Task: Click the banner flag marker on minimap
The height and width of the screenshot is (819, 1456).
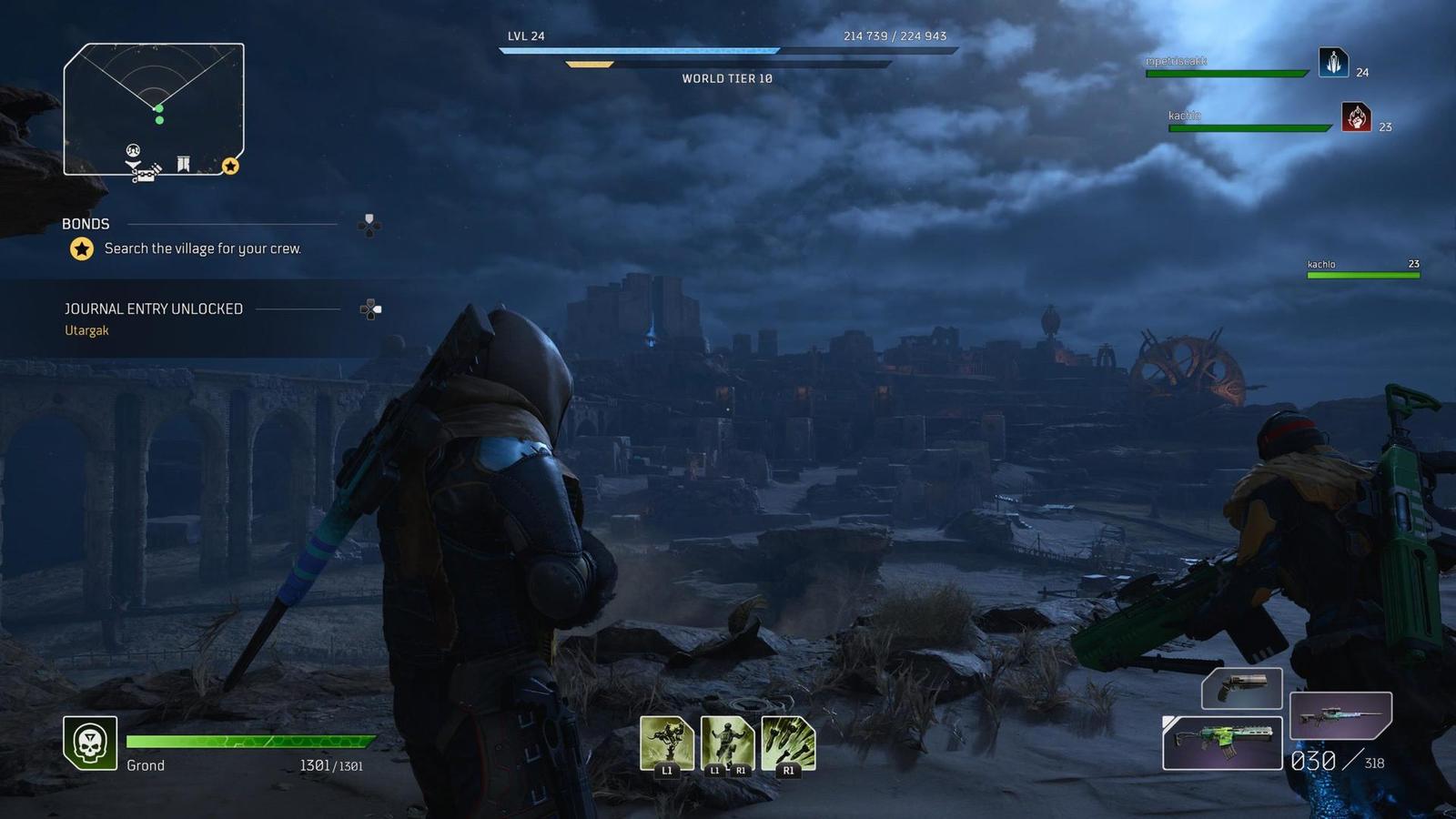Action: [183, 164]
